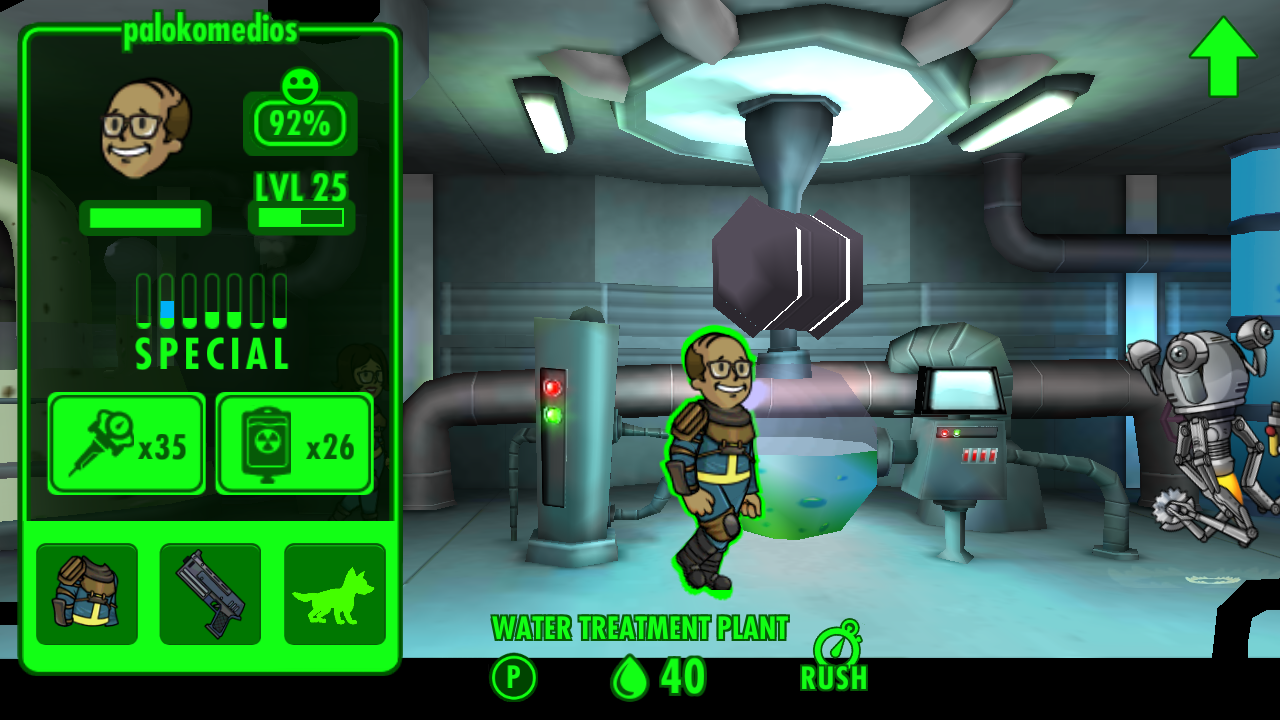This screenshot has width=1280, height=720.
Task: Show the SPECIAL stats bars
Action: pyautogui.click(x=212, y=320)
